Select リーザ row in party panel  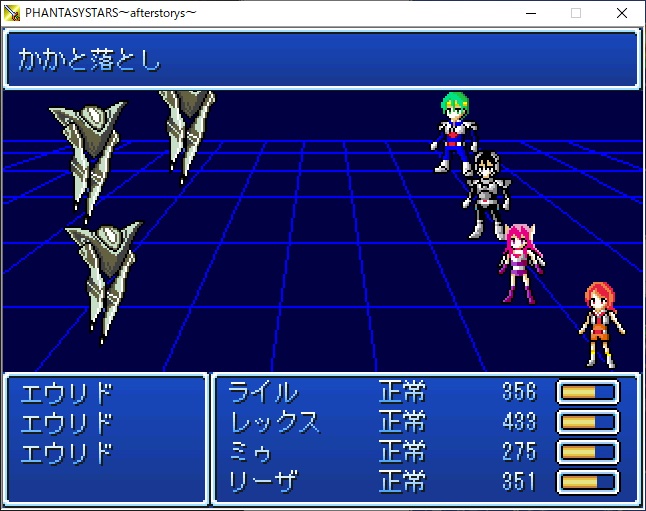click(263, 482)
